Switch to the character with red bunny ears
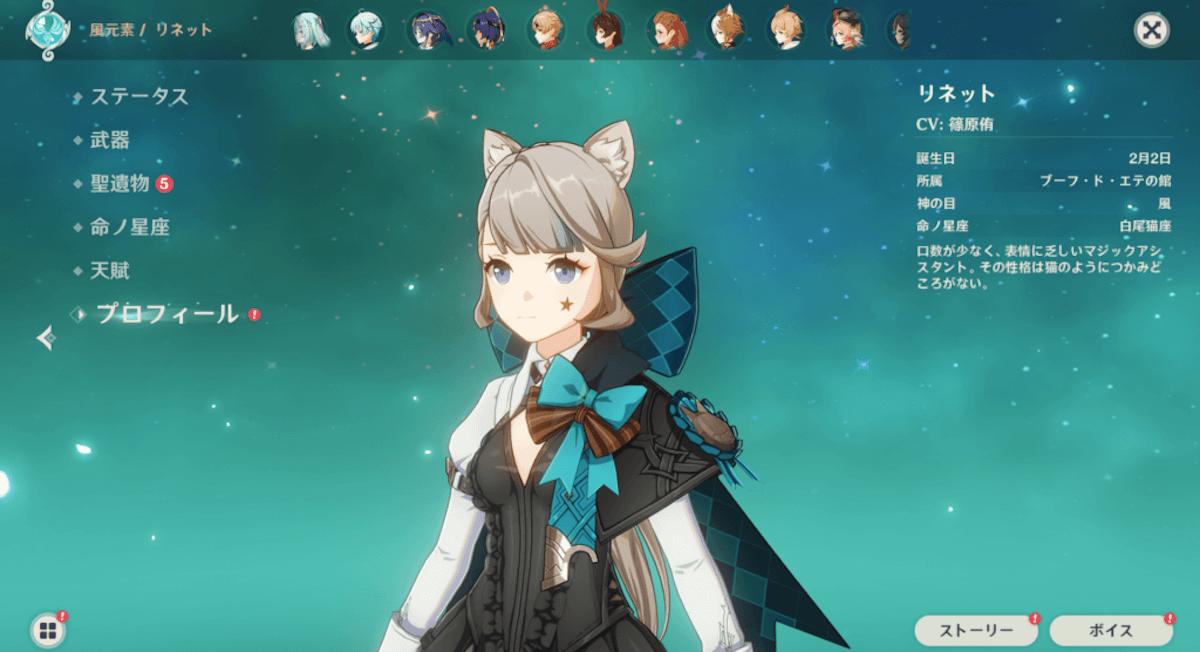 click(x=604, y=30)
